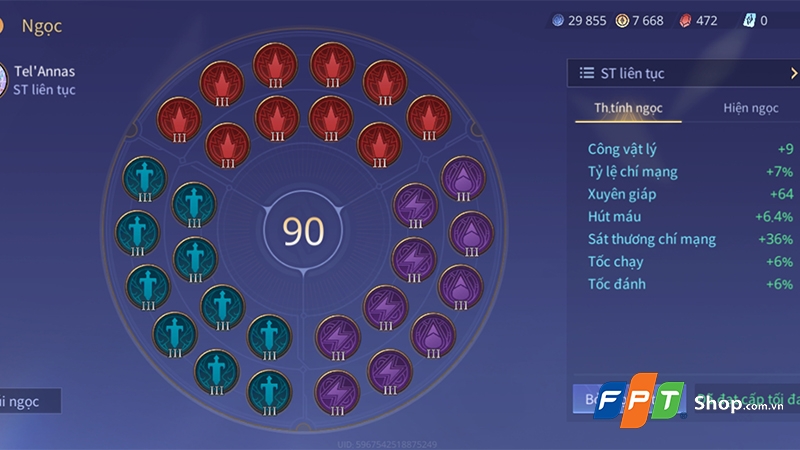Viewport: 800px width, 450px height.
Task: Tap the rune level 90 center circle
Action: click(303, 231)
